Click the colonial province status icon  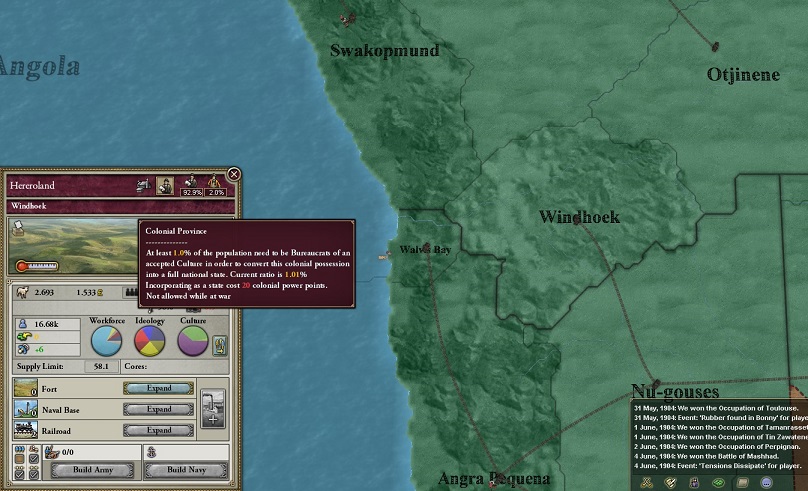[x=163, y=185]
